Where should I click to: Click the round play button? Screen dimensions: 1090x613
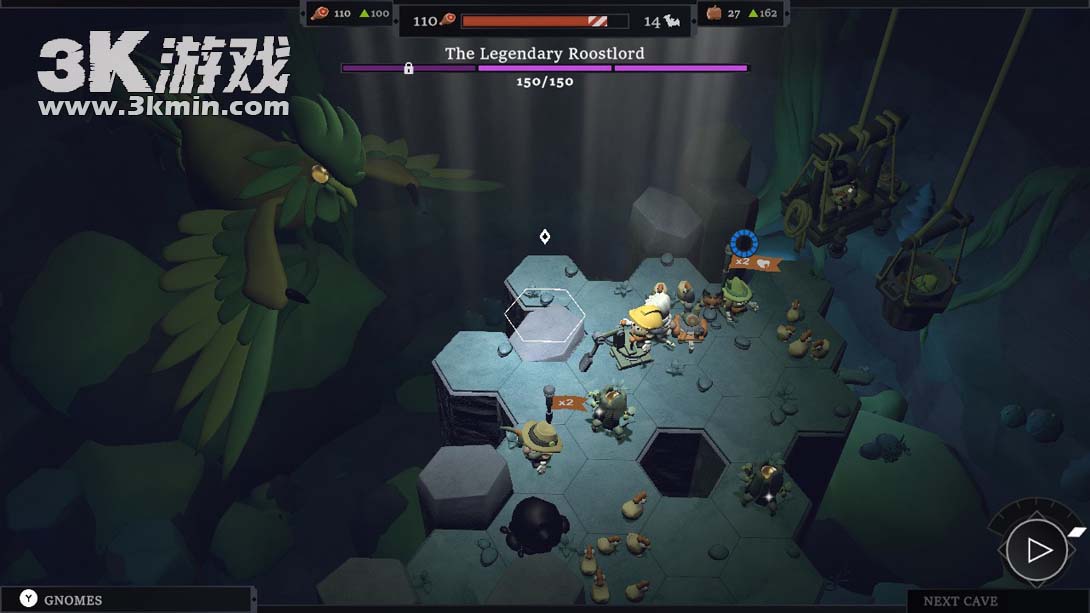tap(1038, 550)
